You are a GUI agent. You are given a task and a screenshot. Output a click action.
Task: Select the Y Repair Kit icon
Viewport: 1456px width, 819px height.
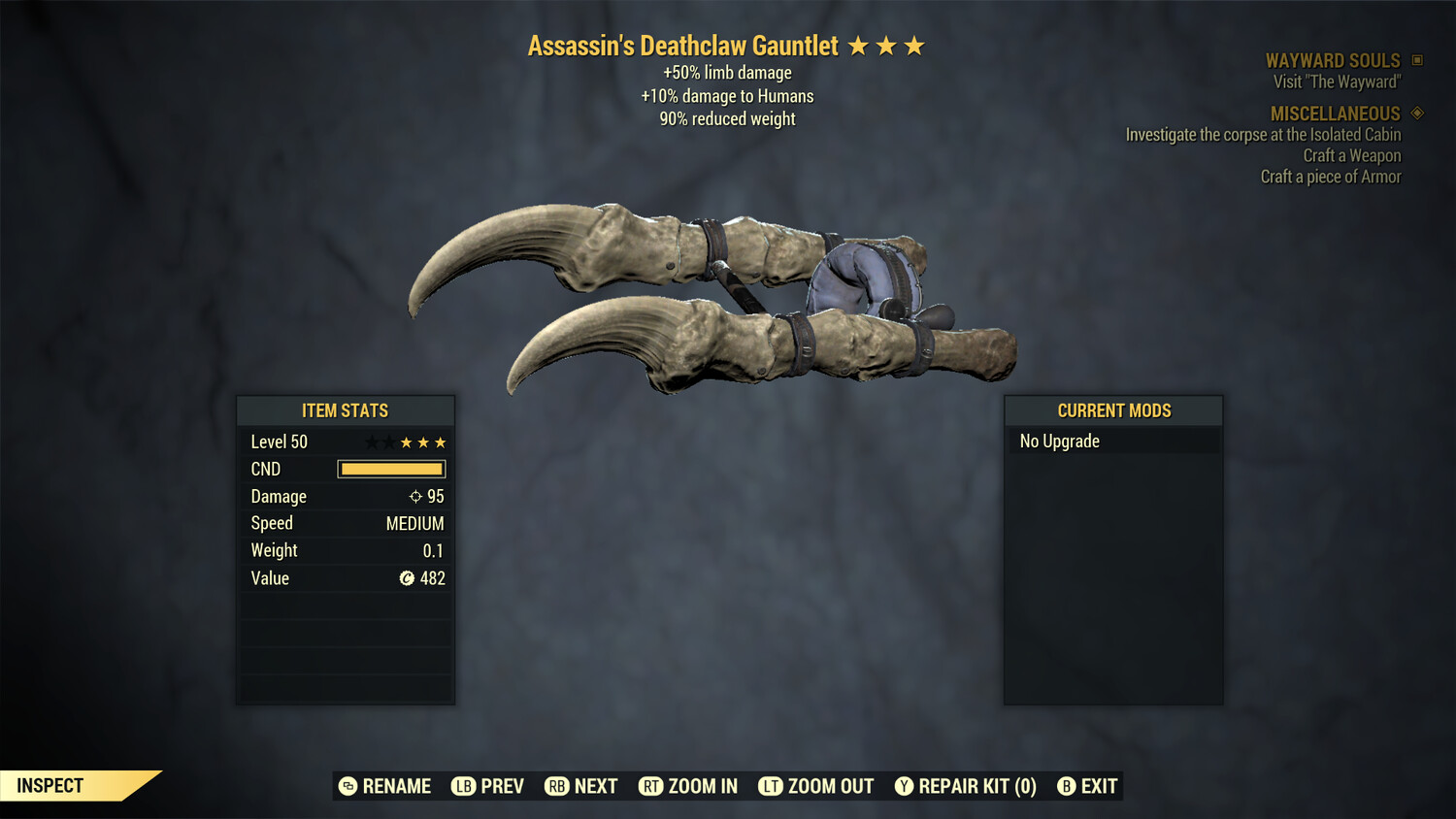[x=904, y=786]
